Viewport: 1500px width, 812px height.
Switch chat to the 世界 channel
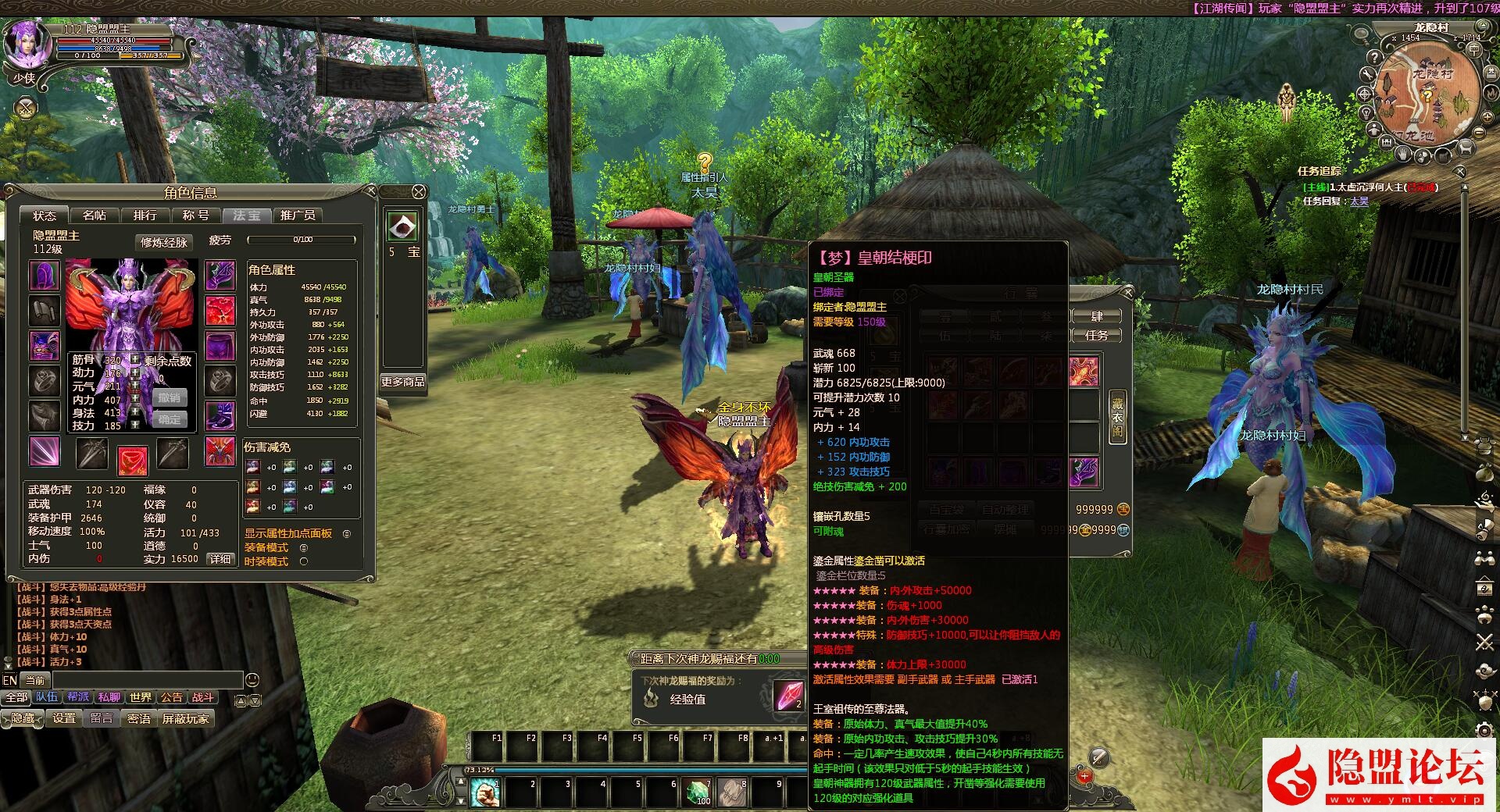click(141, 697)
